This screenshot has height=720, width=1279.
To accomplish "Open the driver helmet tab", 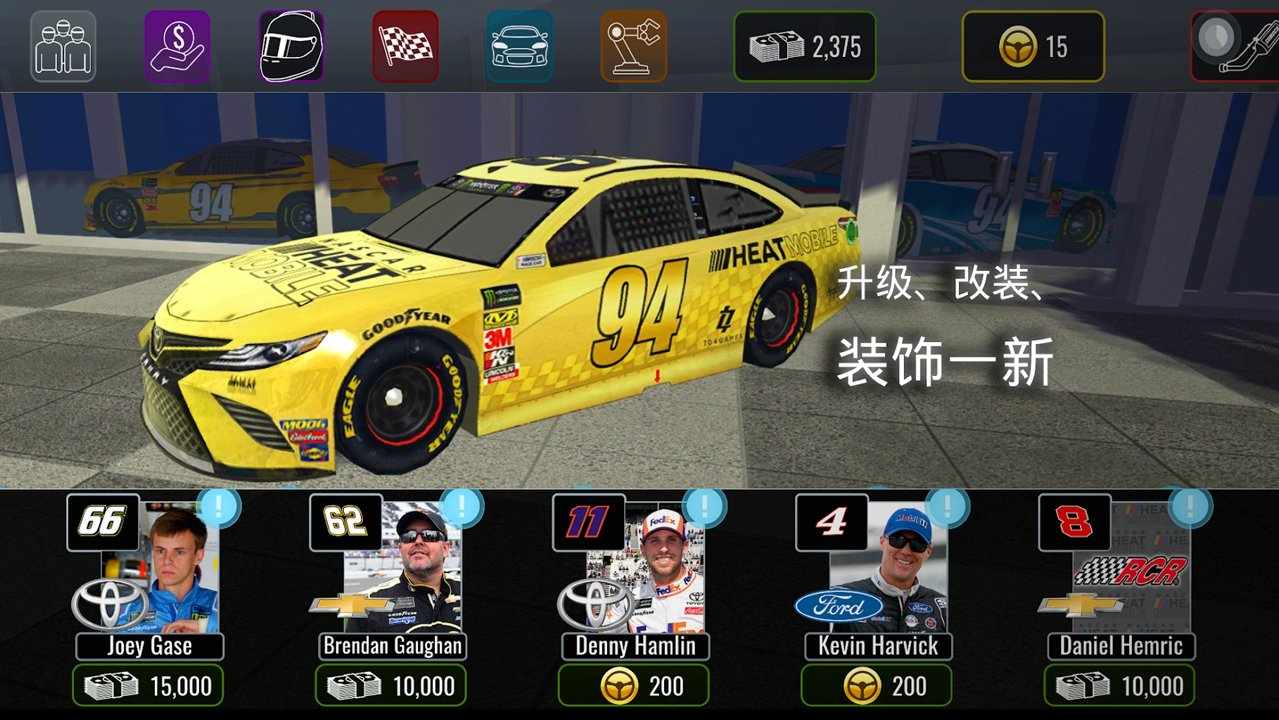I will point(291,46).
